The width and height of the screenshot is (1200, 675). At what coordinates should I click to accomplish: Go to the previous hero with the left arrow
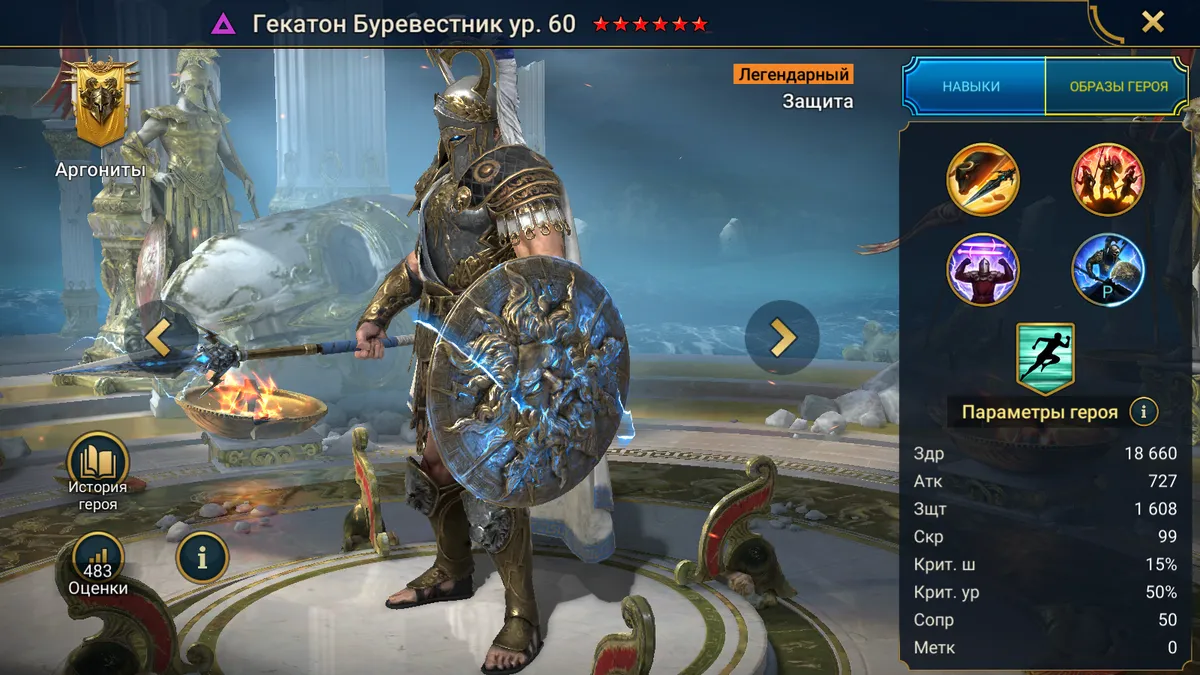point(159,338)
